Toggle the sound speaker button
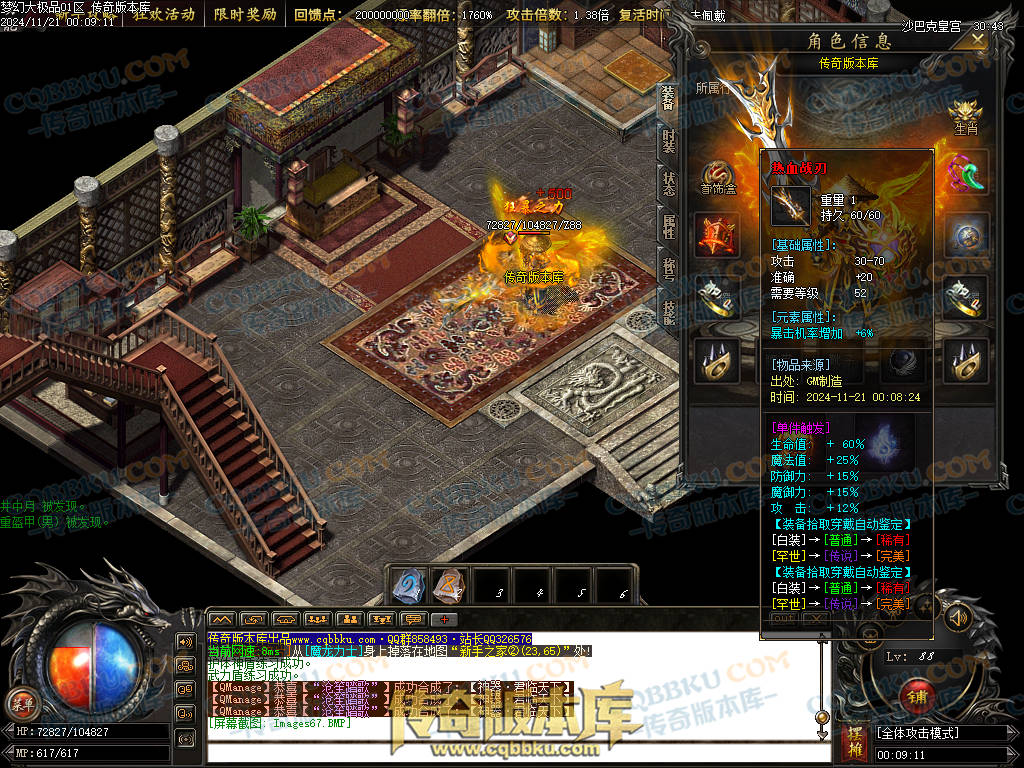 (957, 617)
